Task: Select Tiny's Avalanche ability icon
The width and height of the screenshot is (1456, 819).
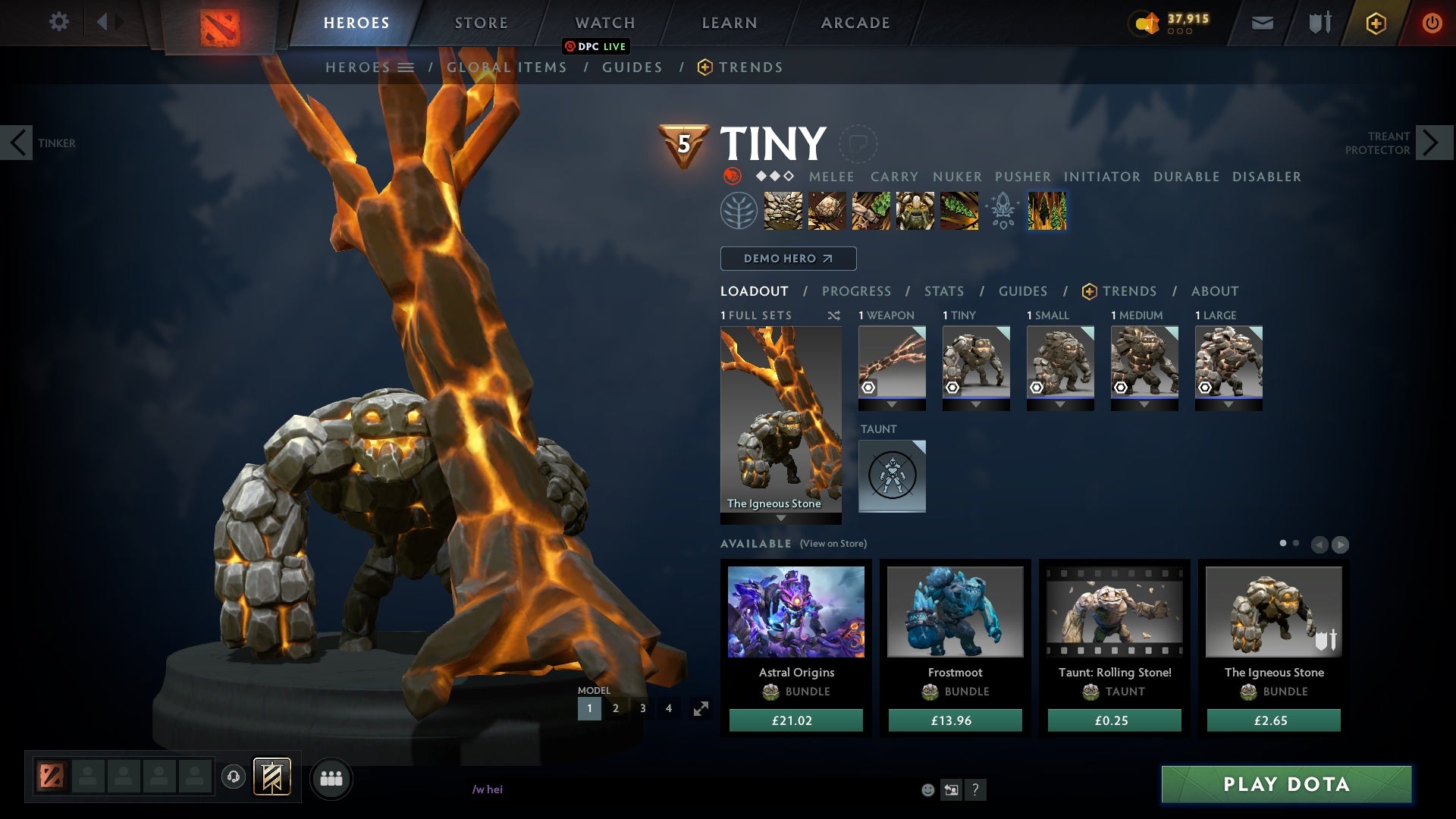Action: (783, 211)
